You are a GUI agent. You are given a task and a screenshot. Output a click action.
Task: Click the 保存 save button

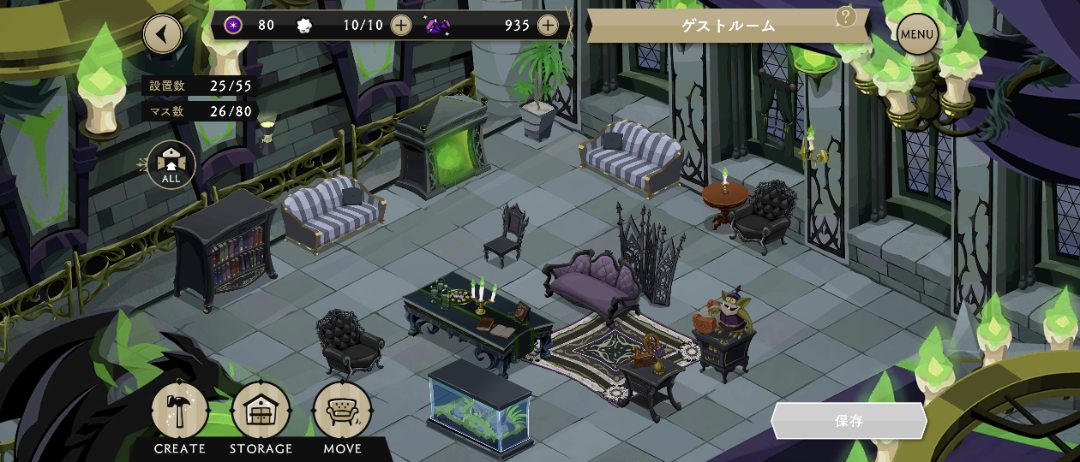click(x=849, y=421)
